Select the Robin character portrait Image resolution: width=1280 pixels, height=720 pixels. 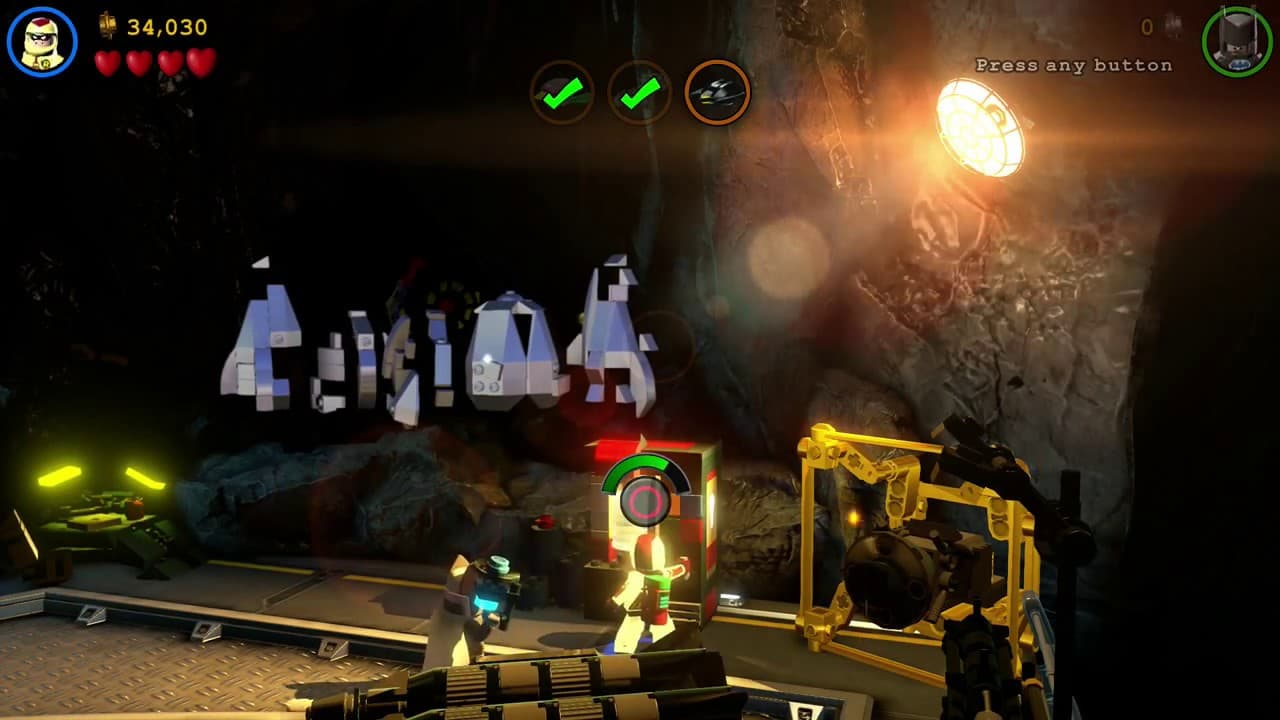[42, 42]
